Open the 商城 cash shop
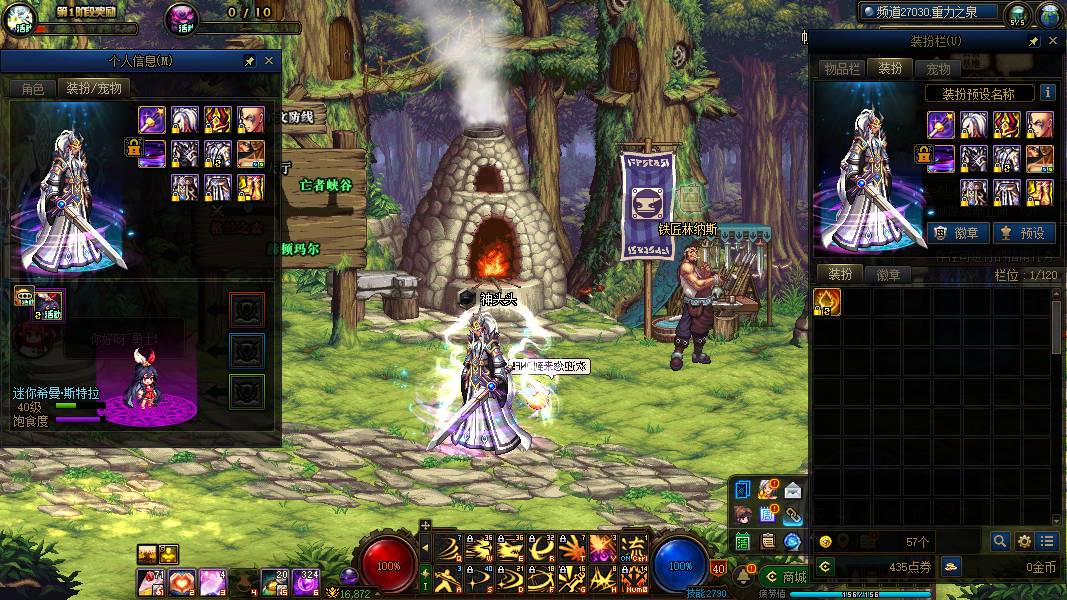 coord(785,576)
